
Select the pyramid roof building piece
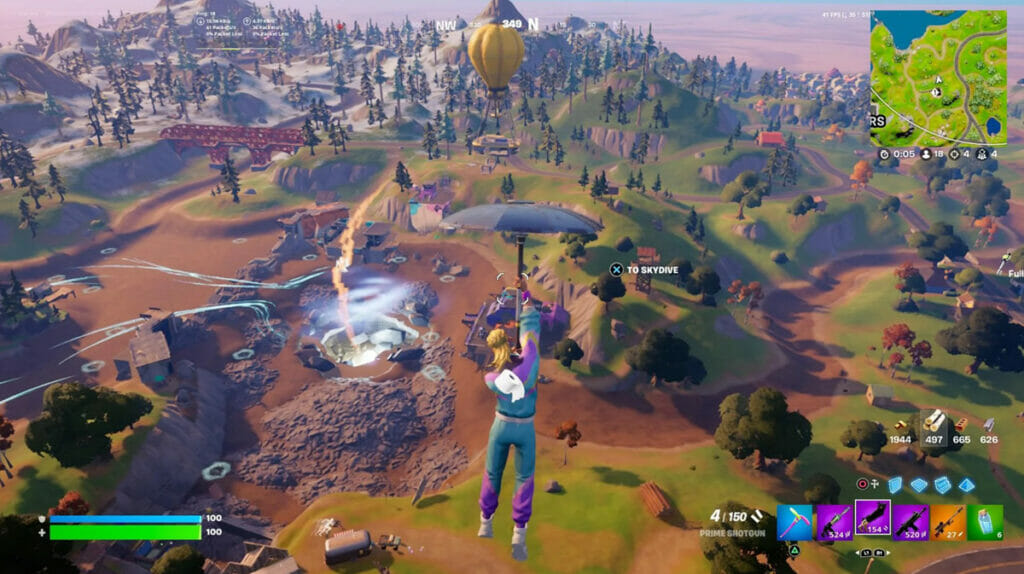point(965,485)
